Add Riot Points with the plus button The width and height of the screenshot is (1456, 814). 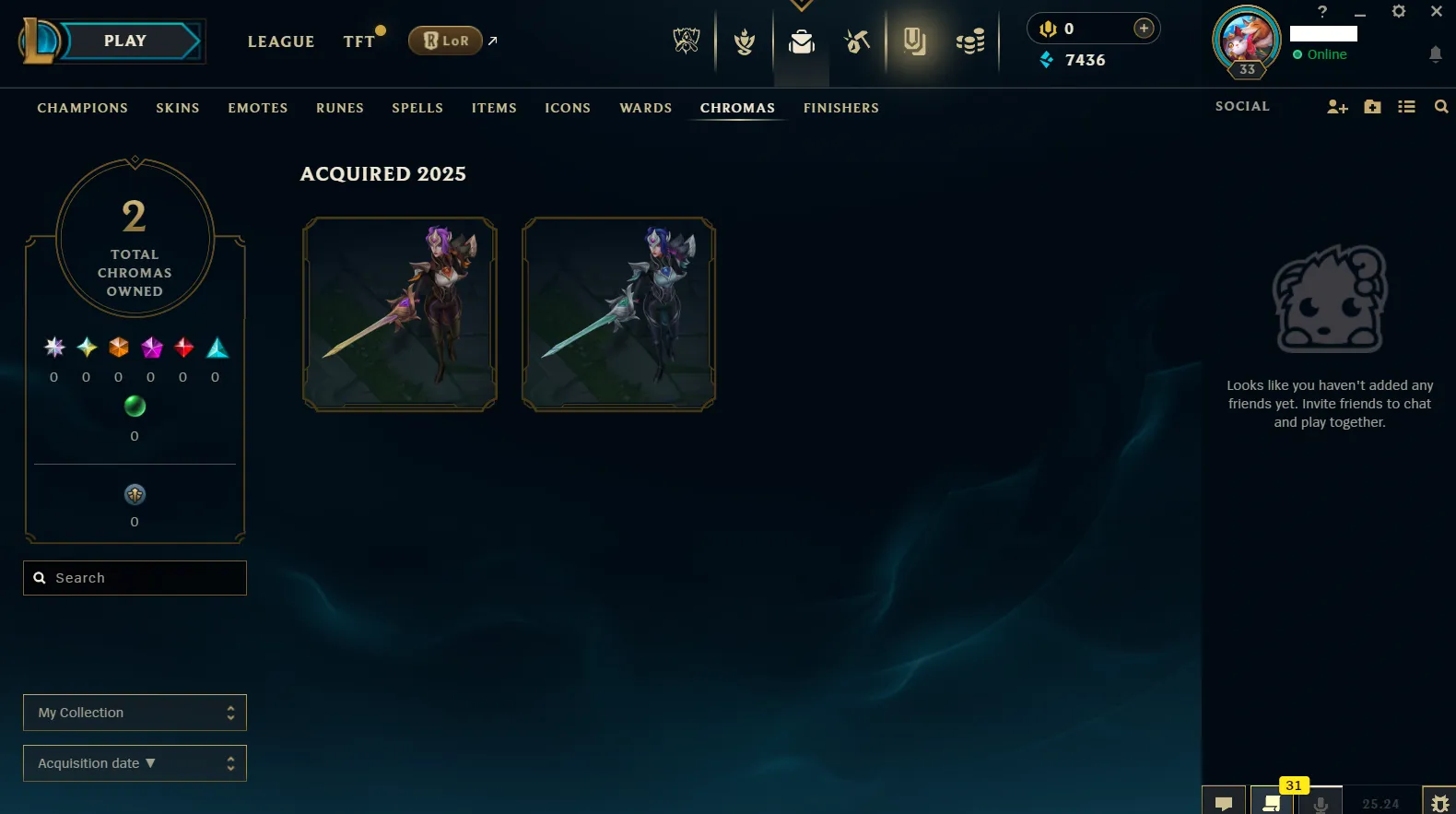1144,28
